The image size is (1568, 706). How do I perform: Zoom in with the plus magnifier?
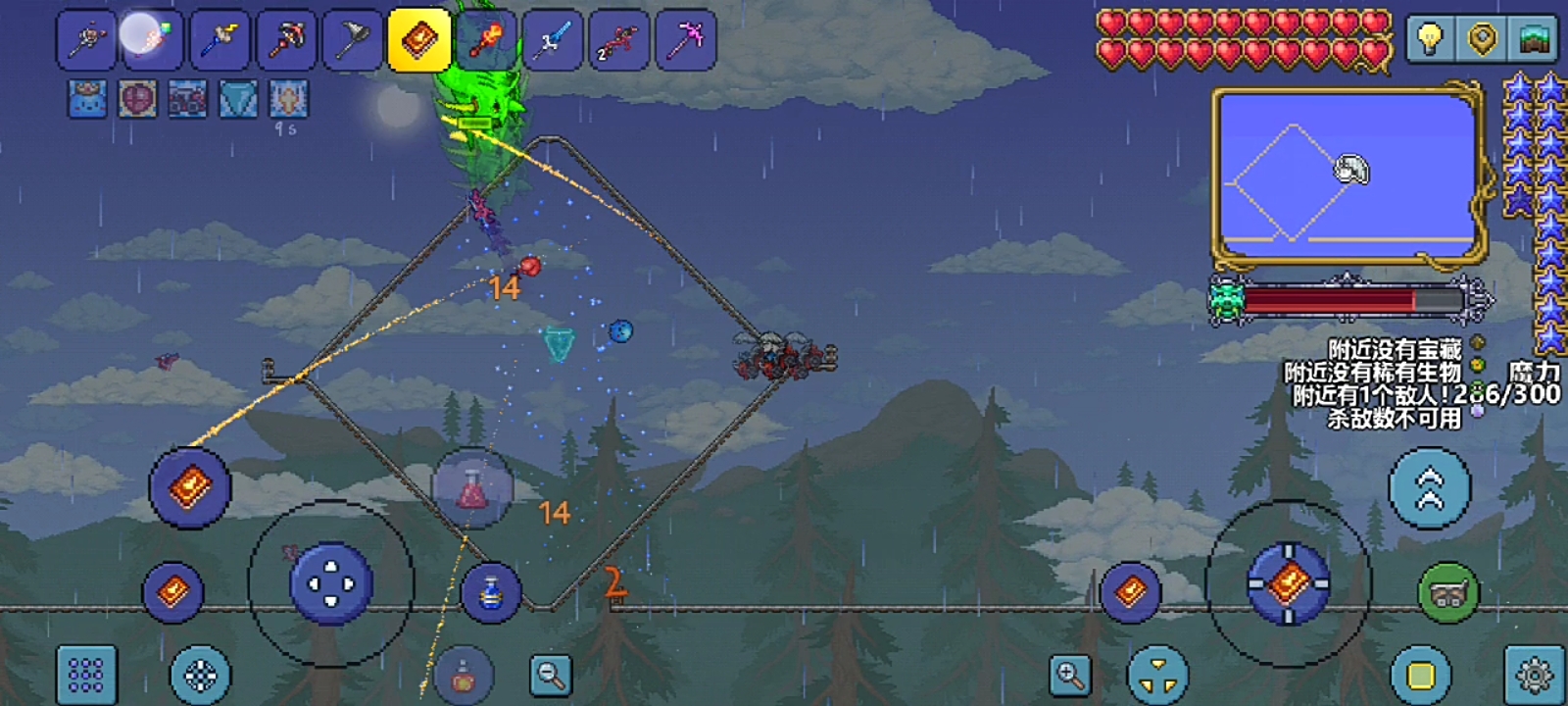[1069, 675]
